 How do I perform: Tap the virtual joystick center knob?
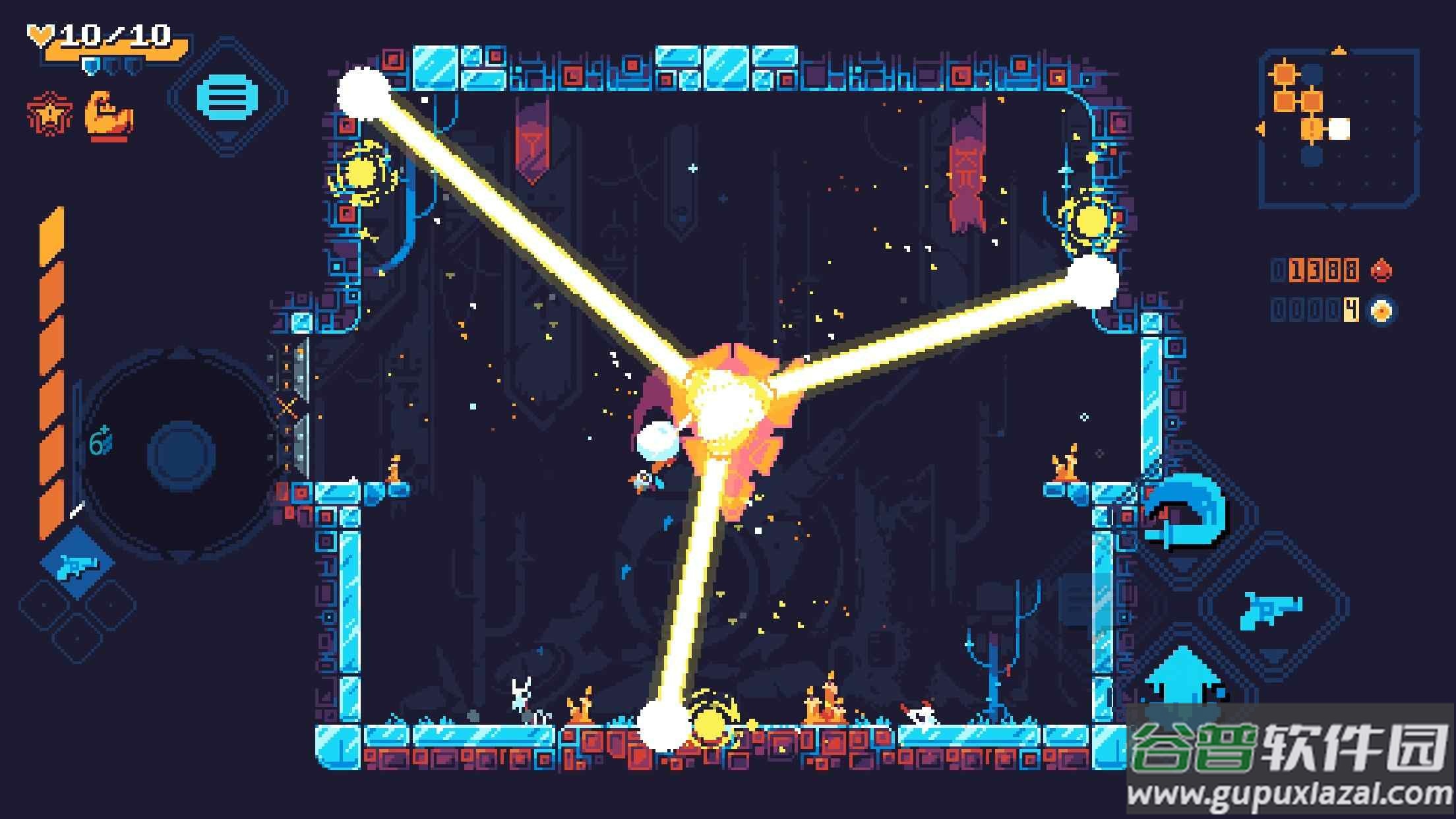[x=181, y=455]
